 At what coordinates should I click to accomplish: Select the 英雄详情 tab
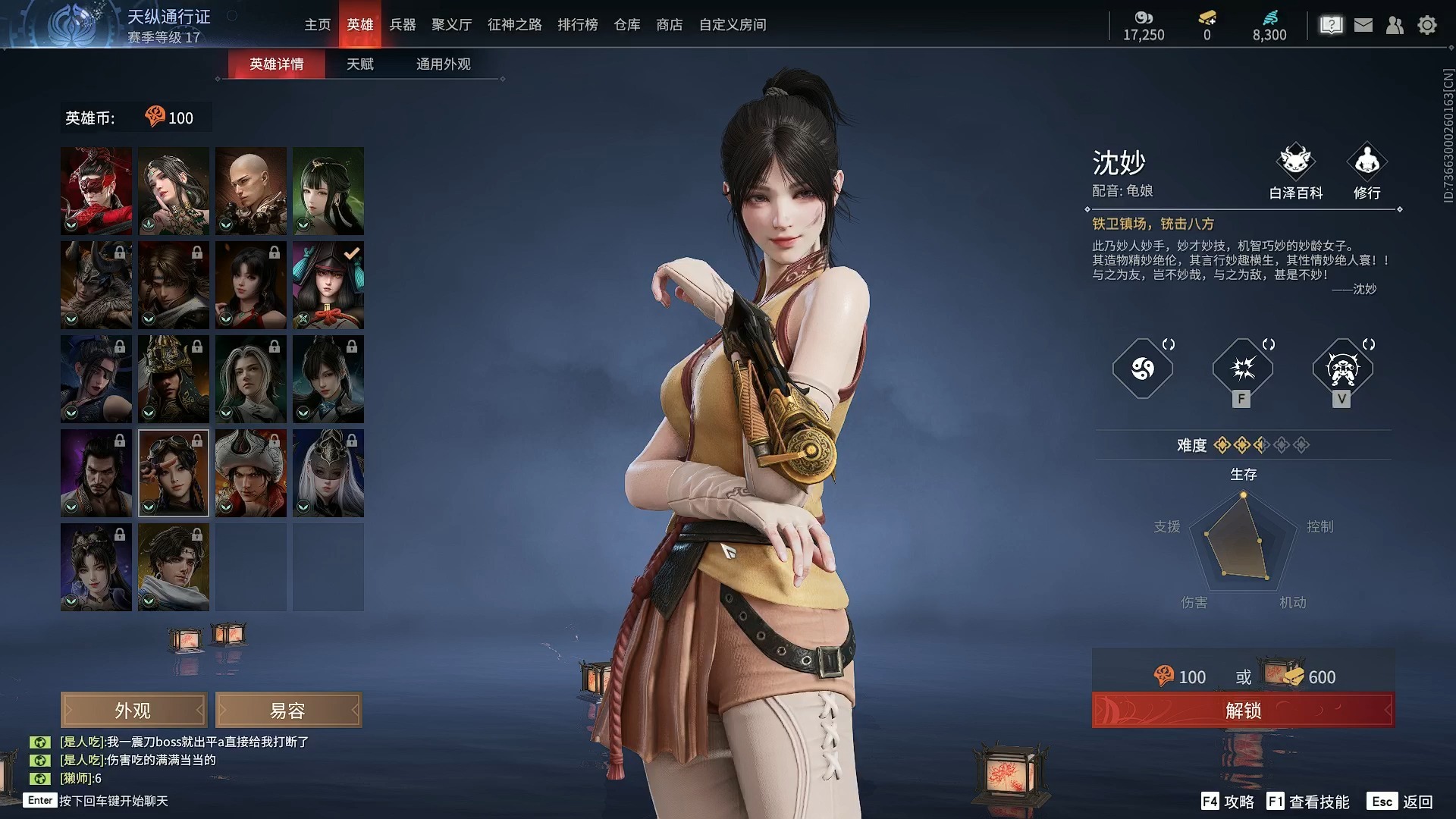point(277,64)
